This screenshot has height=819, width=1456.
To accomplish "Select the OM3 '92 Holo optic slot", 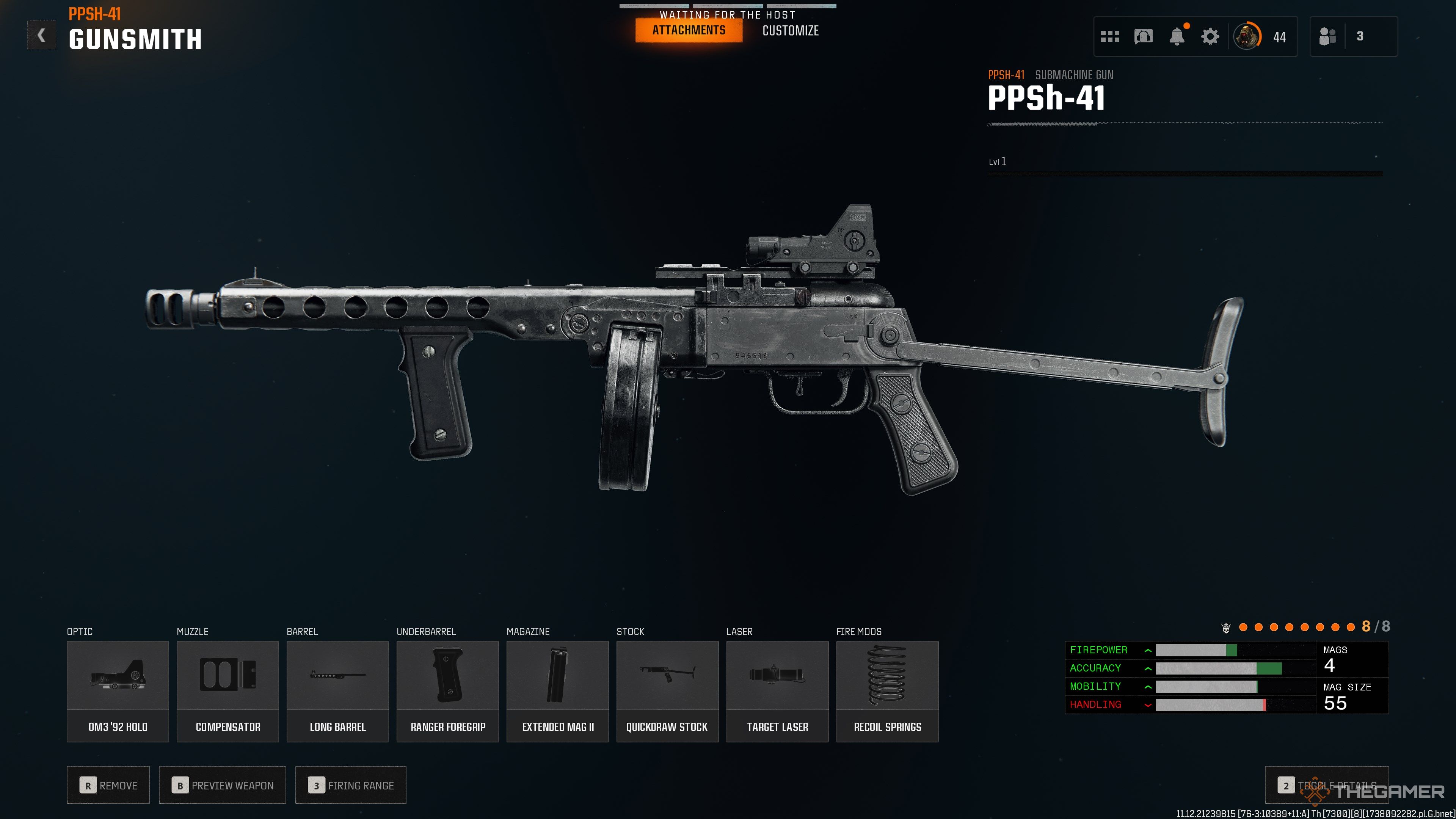I will point(118,691).
